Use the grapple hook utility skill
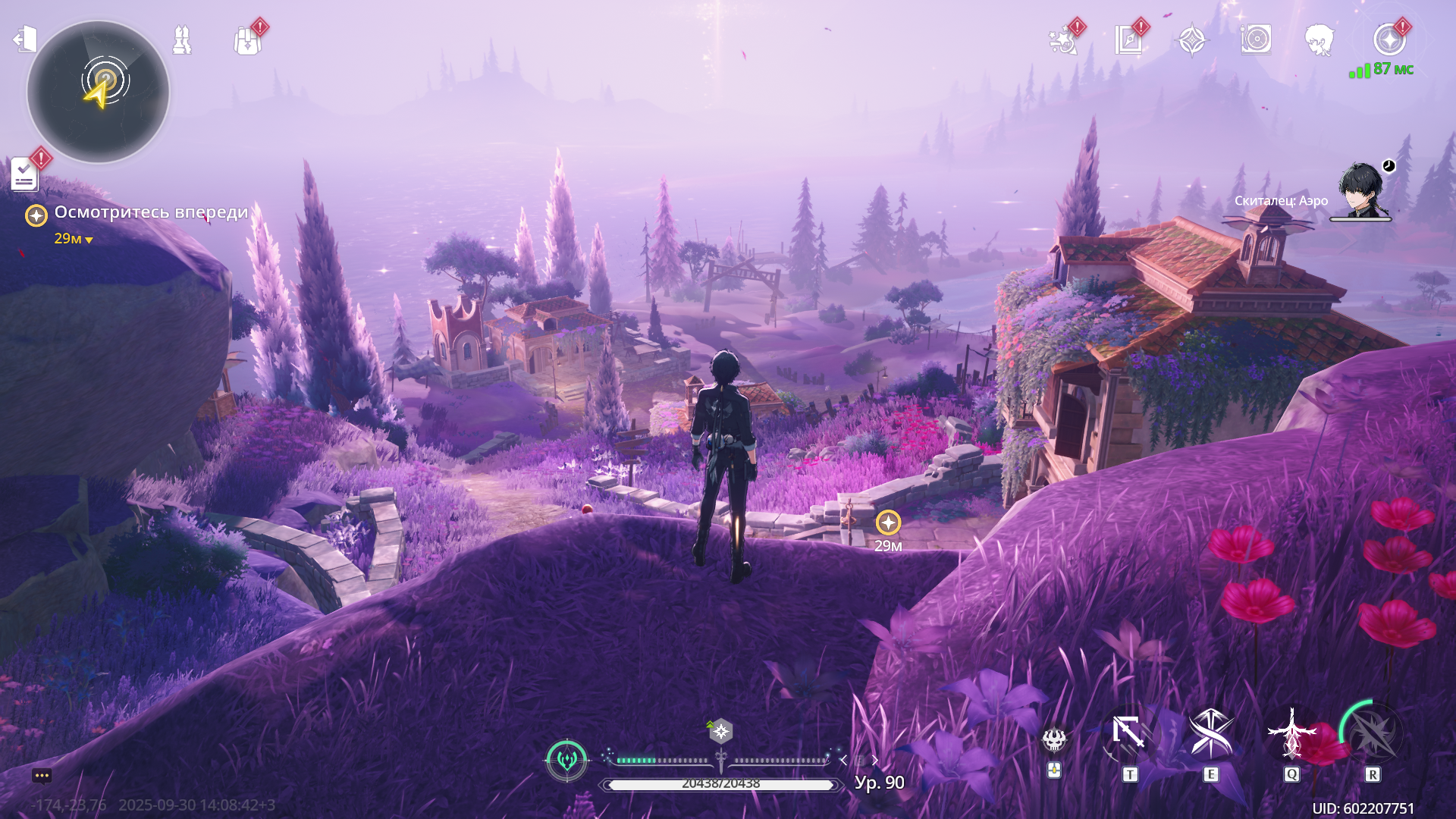1456x819 pixels. pos(1129,734)
